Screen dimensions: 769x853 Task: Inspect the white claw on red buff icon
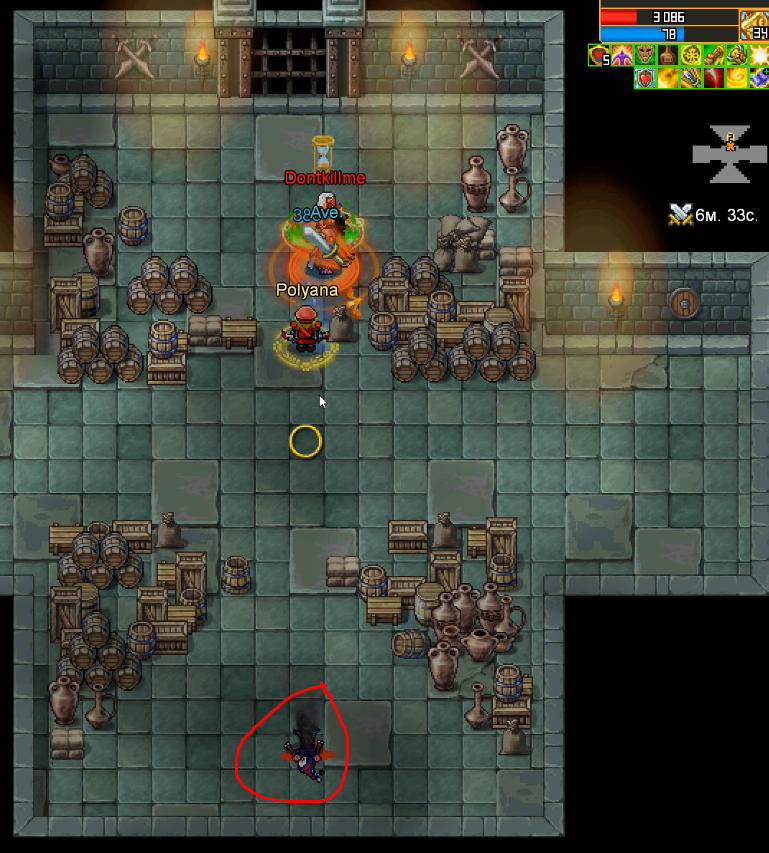click(714, 79)
